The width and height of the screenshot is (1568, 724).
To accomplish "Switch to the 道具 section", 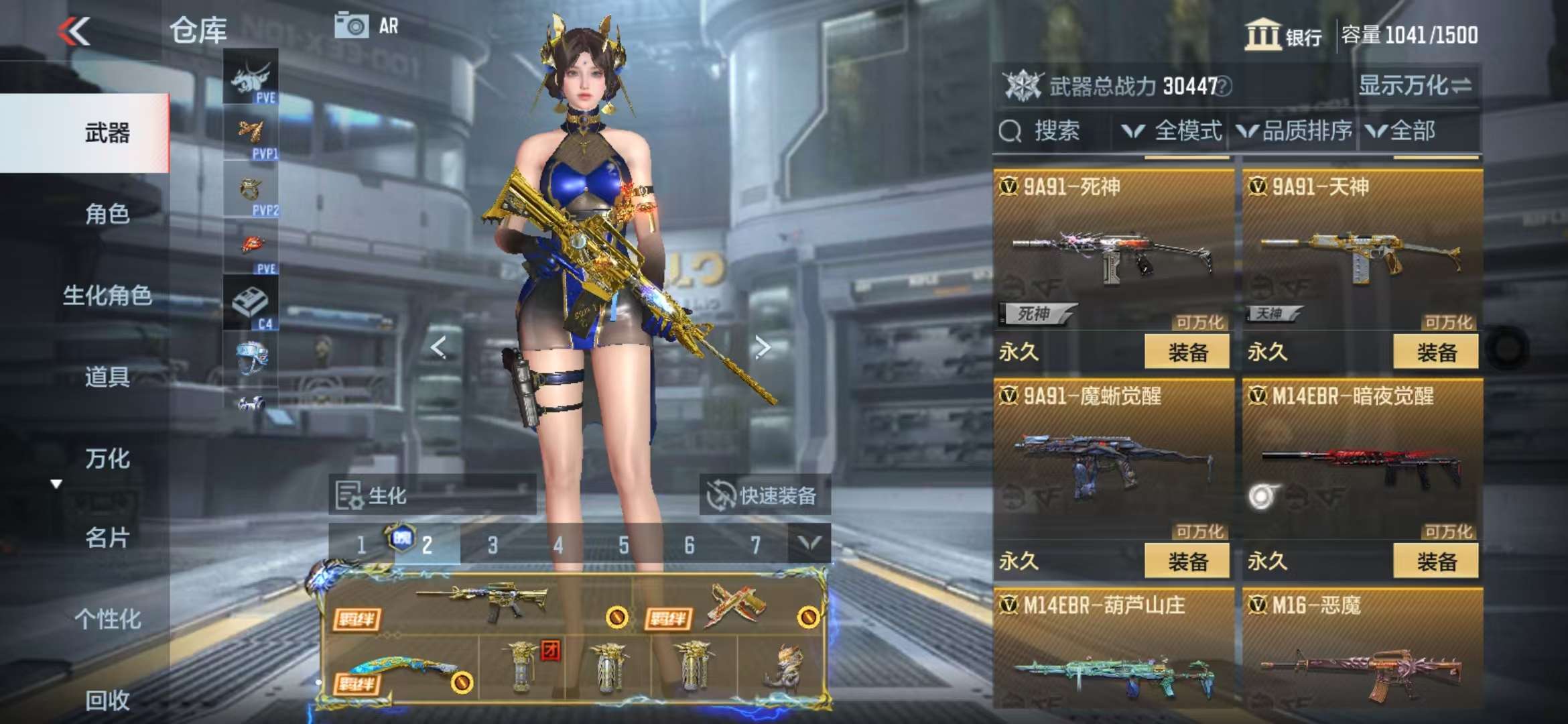I will point(107,377).
